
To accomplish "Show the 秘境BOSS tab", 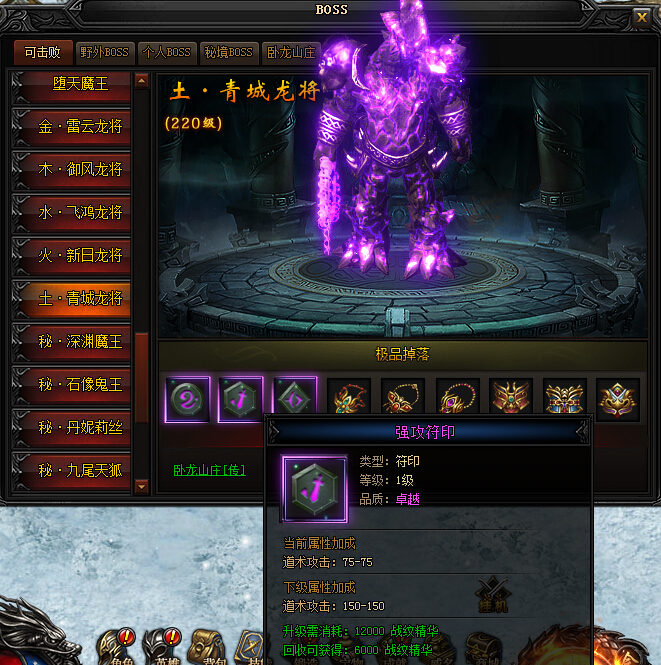I will point(228,52).
